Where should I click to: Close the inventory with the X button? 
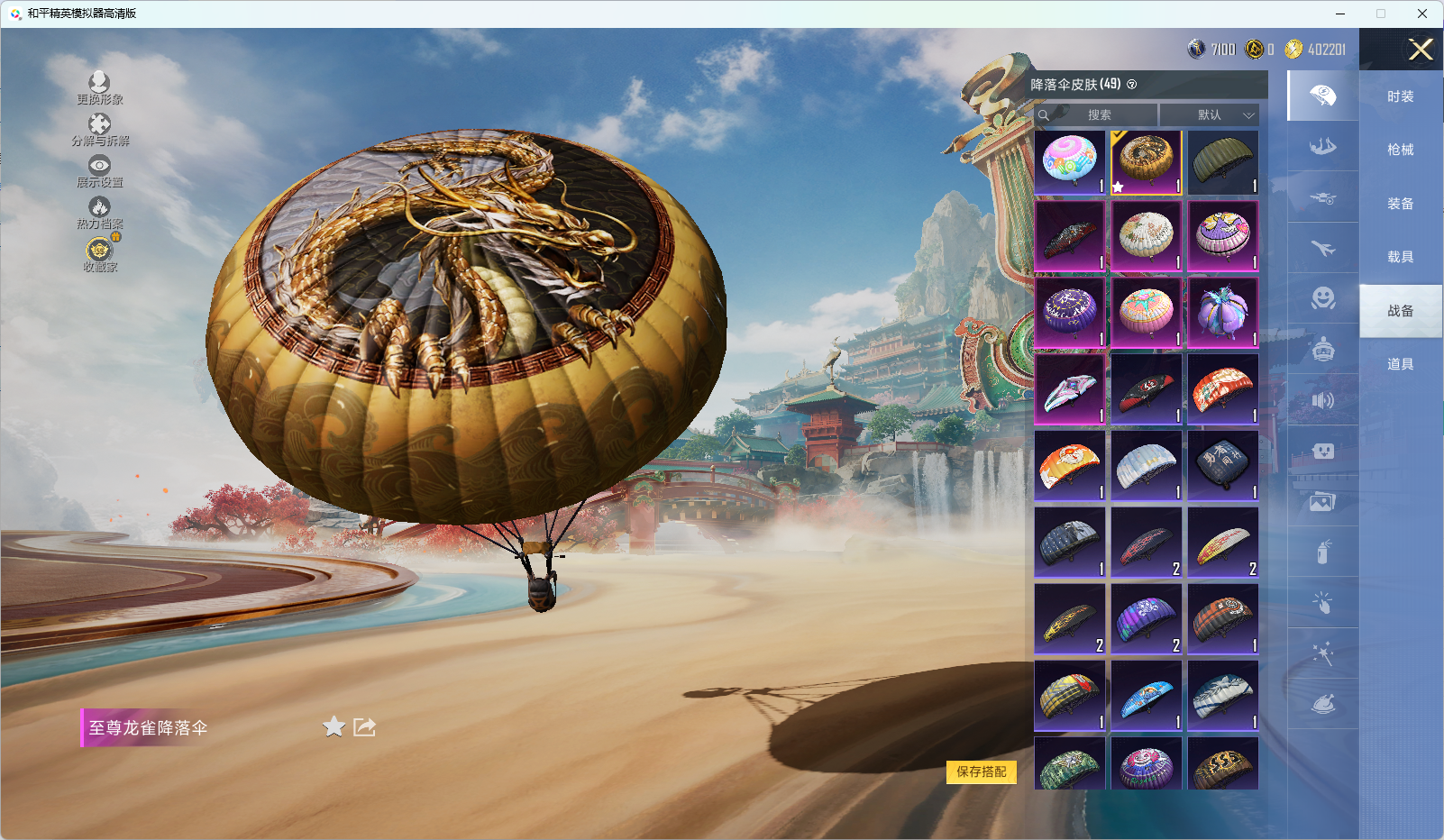1421,50
